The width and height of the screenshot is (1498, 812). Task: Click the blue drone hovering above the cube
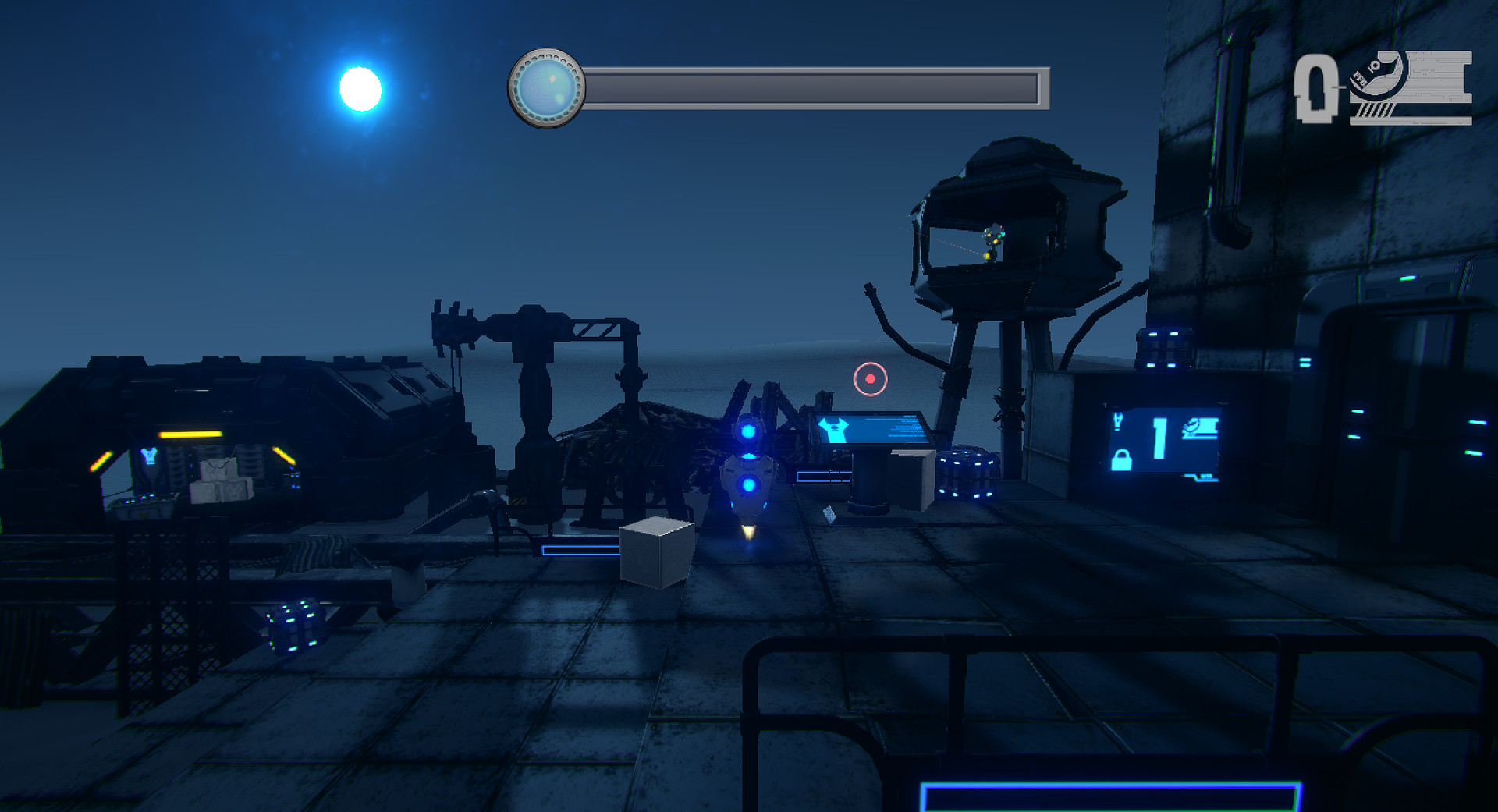click(747, 484)
